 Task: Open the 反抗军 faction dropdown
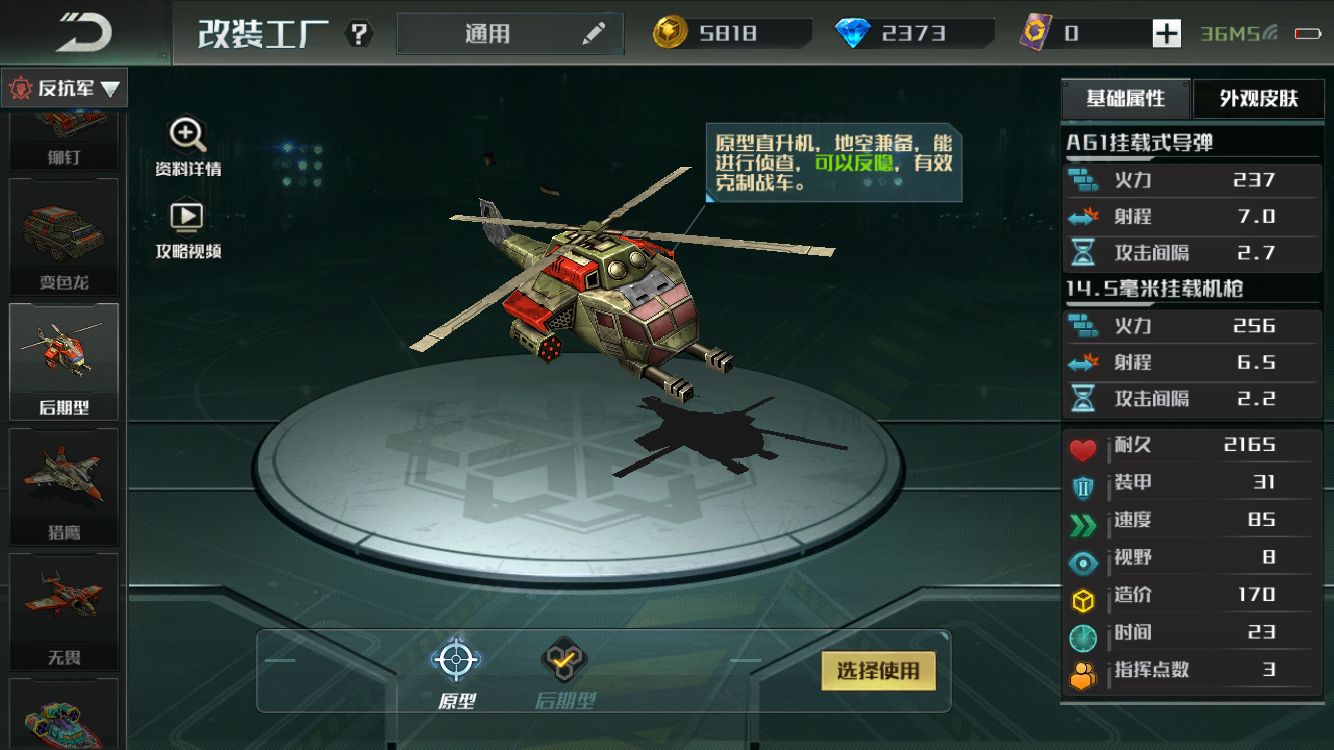(64, 89)
